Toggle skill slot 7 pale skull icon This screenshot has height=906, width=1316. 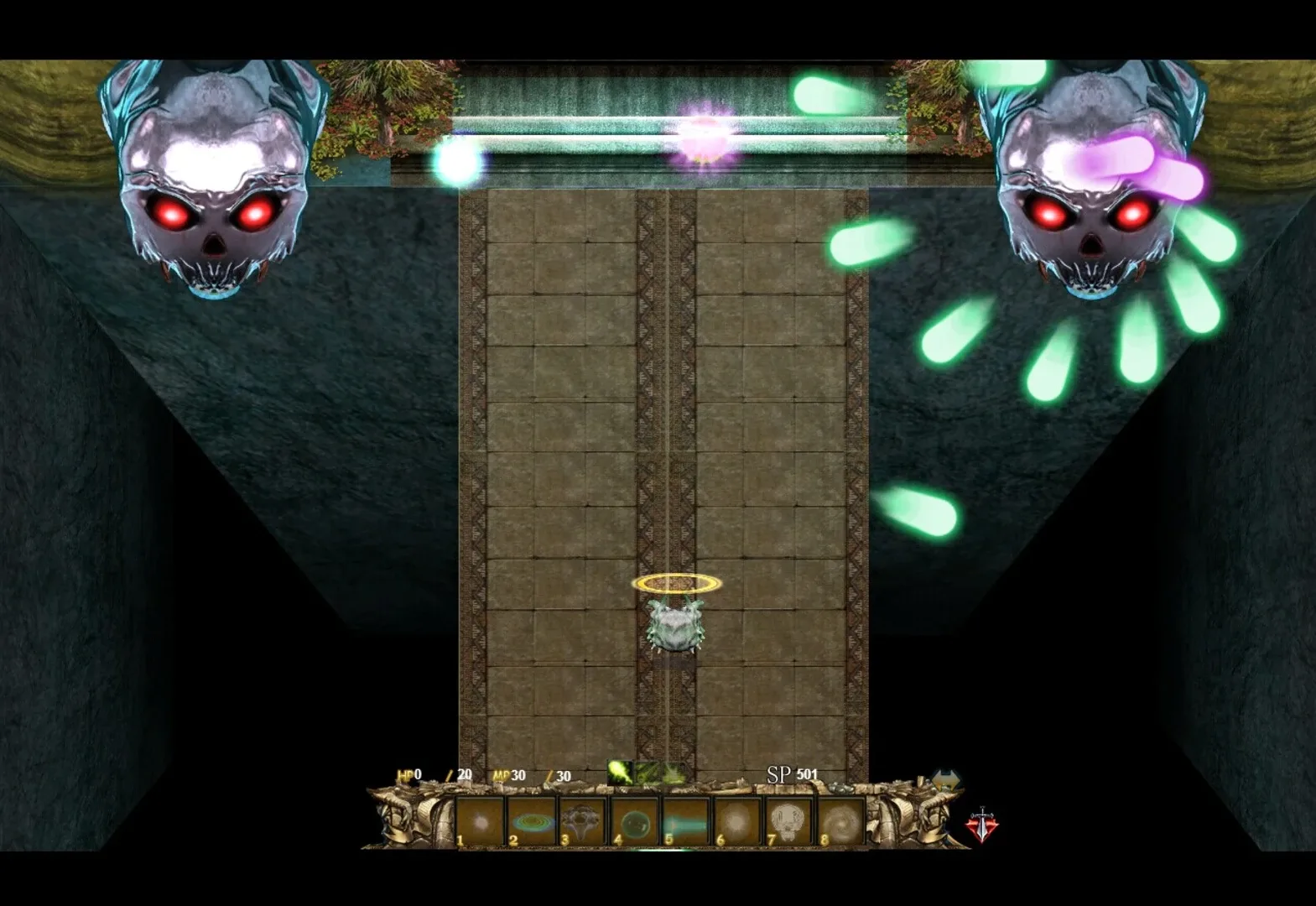(788, 820)
